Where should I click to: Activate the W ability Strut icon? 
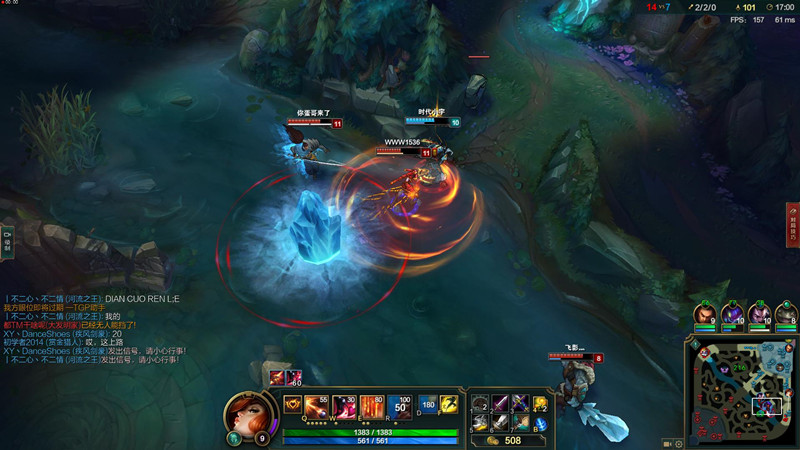343,405
